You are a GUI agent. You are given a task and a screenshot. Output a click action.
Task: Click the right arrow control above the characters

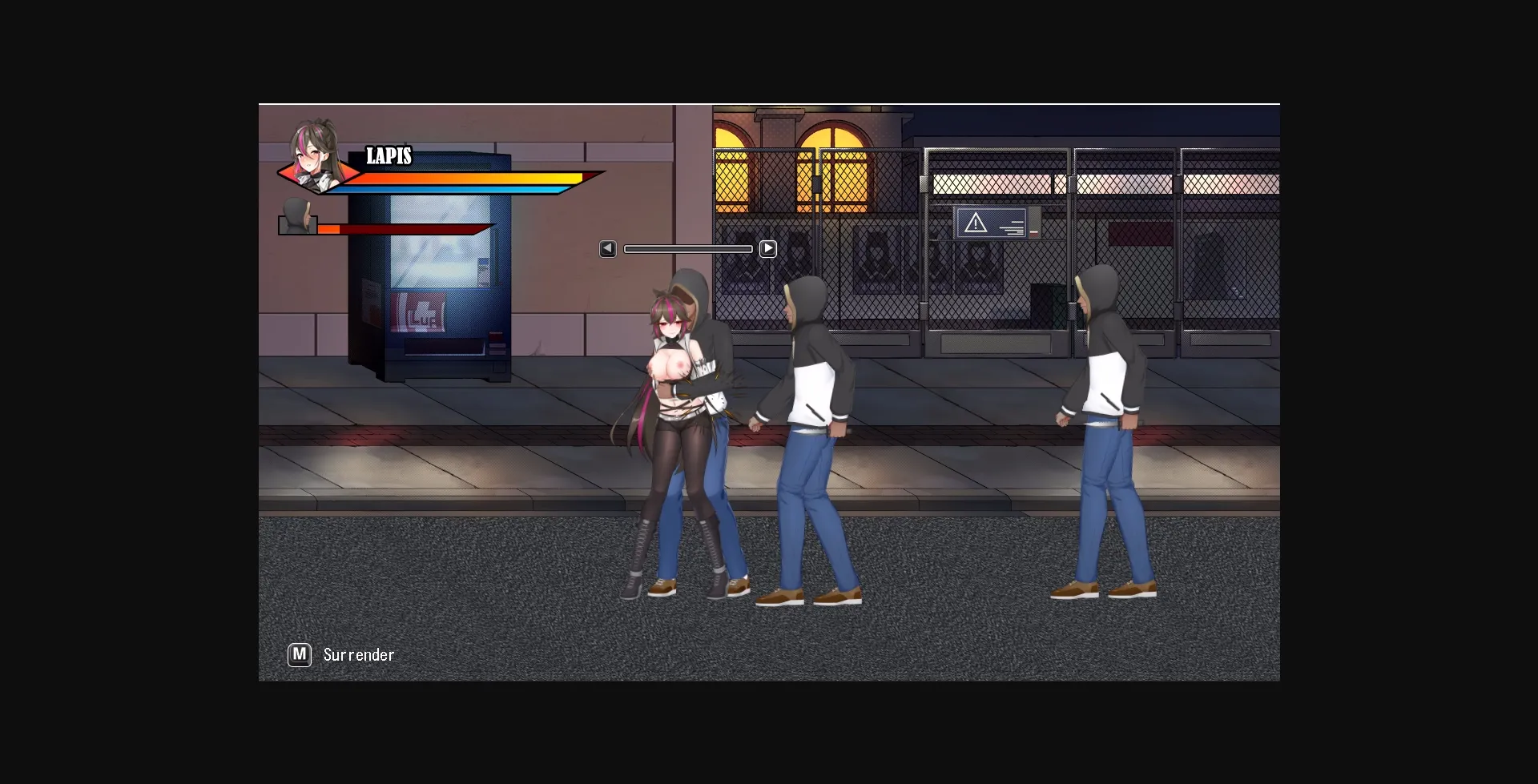coord(768,248)
